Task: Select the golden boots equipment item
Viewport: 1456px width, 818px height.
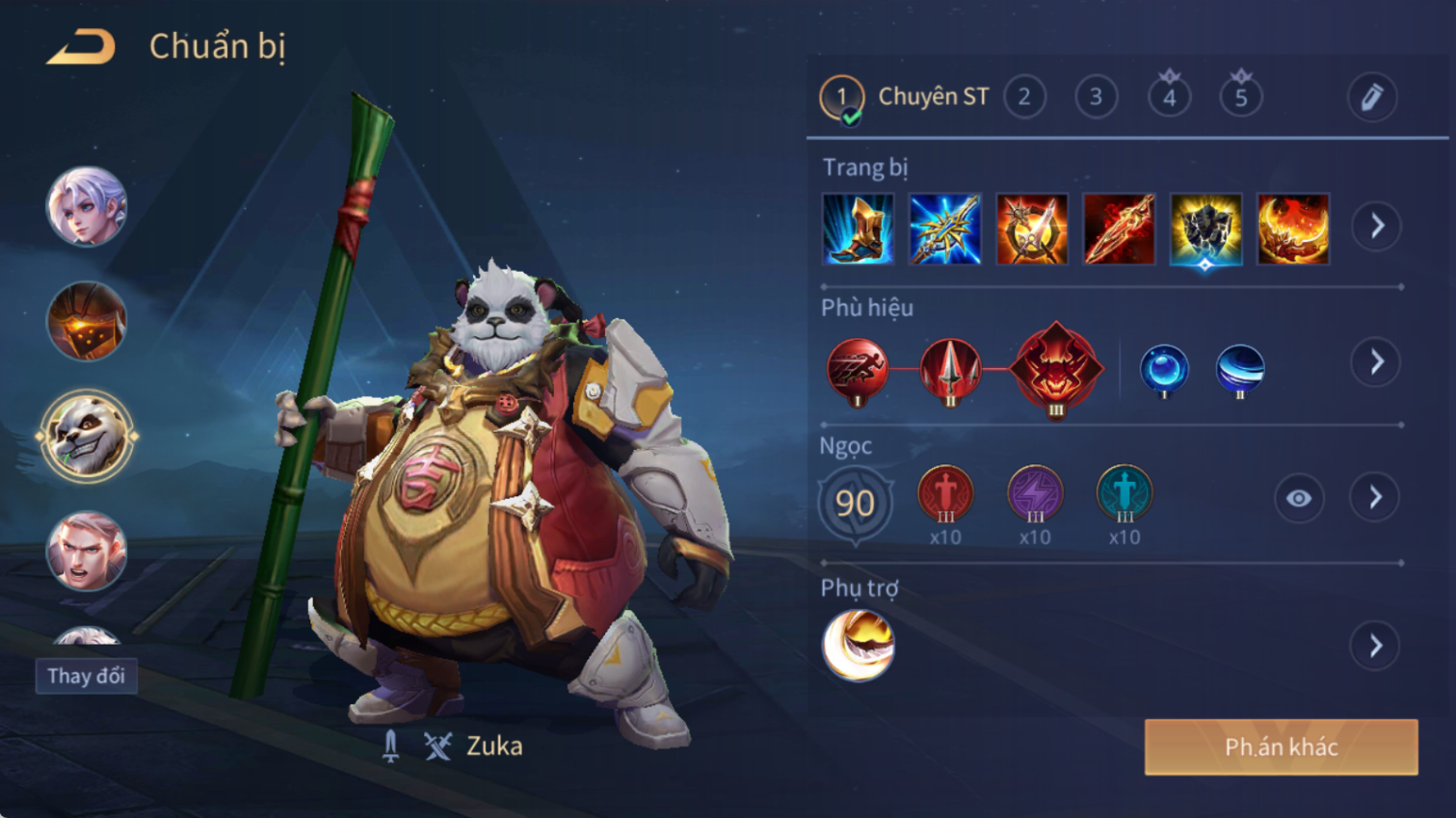Action: coord(858,229)
